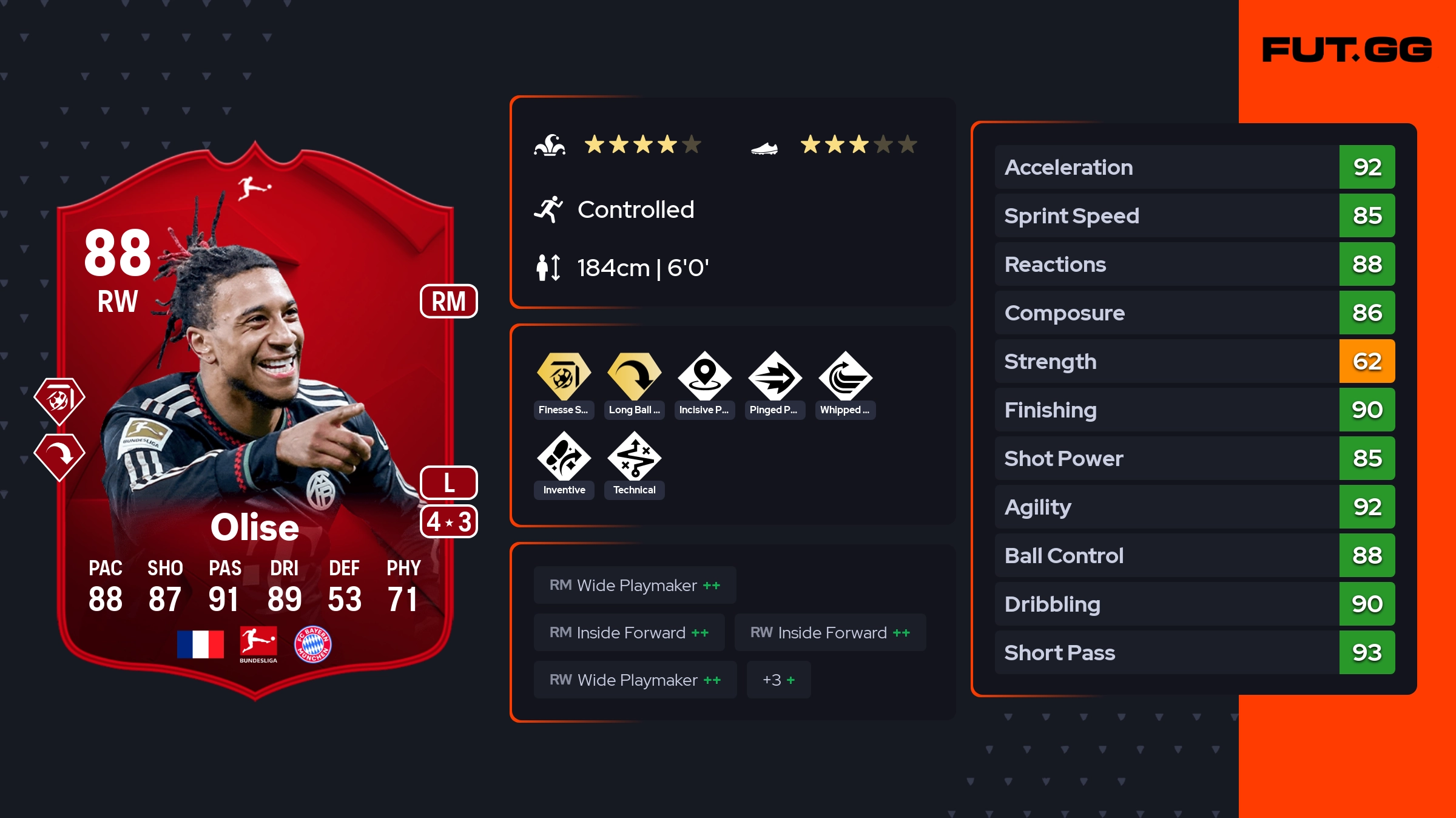Click the Inventive playstyle icon
The height and width of the screenshot is (818, 1456).
564,457
